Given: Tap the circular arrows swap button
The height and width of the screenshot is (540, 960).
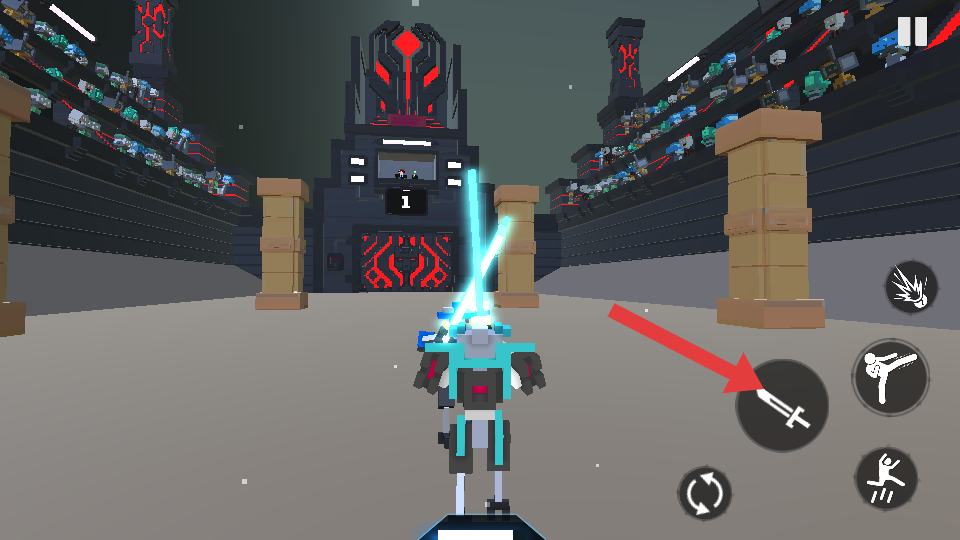Looking at the screenshot, I should coord(705,494).
